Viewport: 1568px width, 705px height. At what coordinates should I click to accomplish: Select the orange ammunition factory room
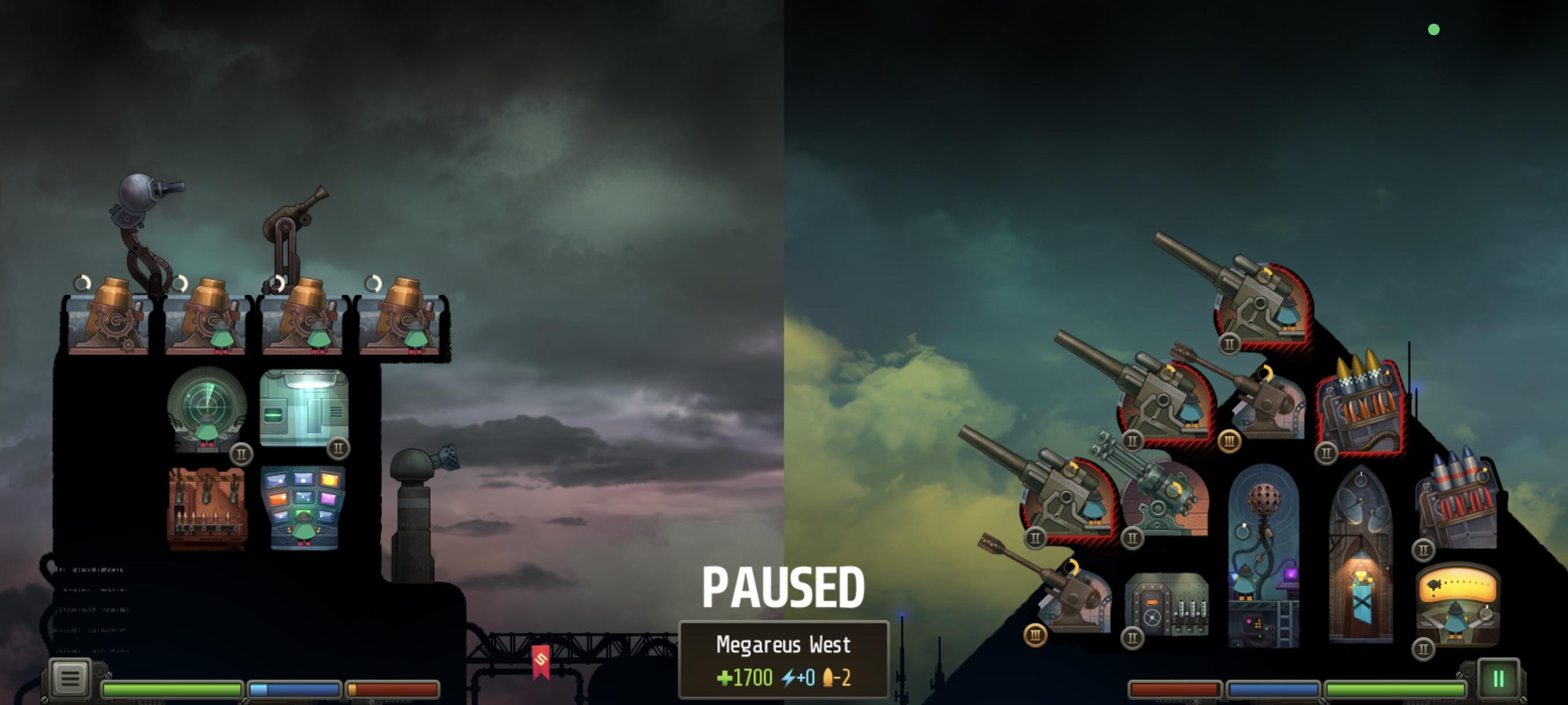click(207, 507)
